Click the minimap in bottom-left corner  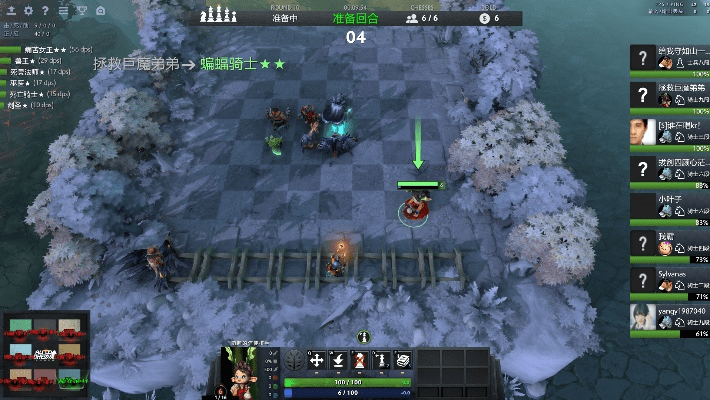[x=43, y=353]
